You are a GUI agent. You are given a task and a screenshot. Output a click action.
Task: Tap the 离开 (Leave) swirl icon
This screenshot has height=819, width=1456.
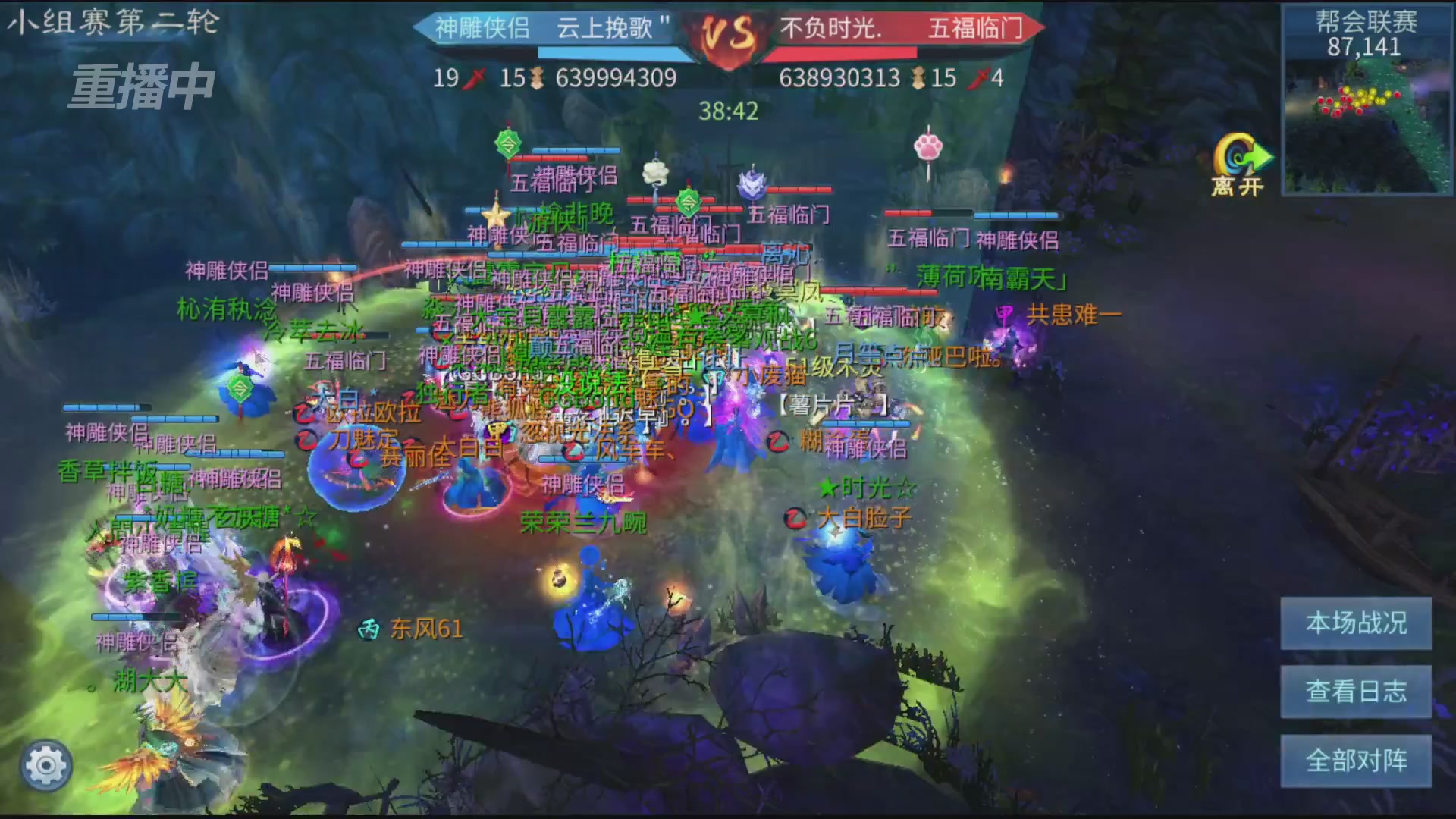point(1242,155)
